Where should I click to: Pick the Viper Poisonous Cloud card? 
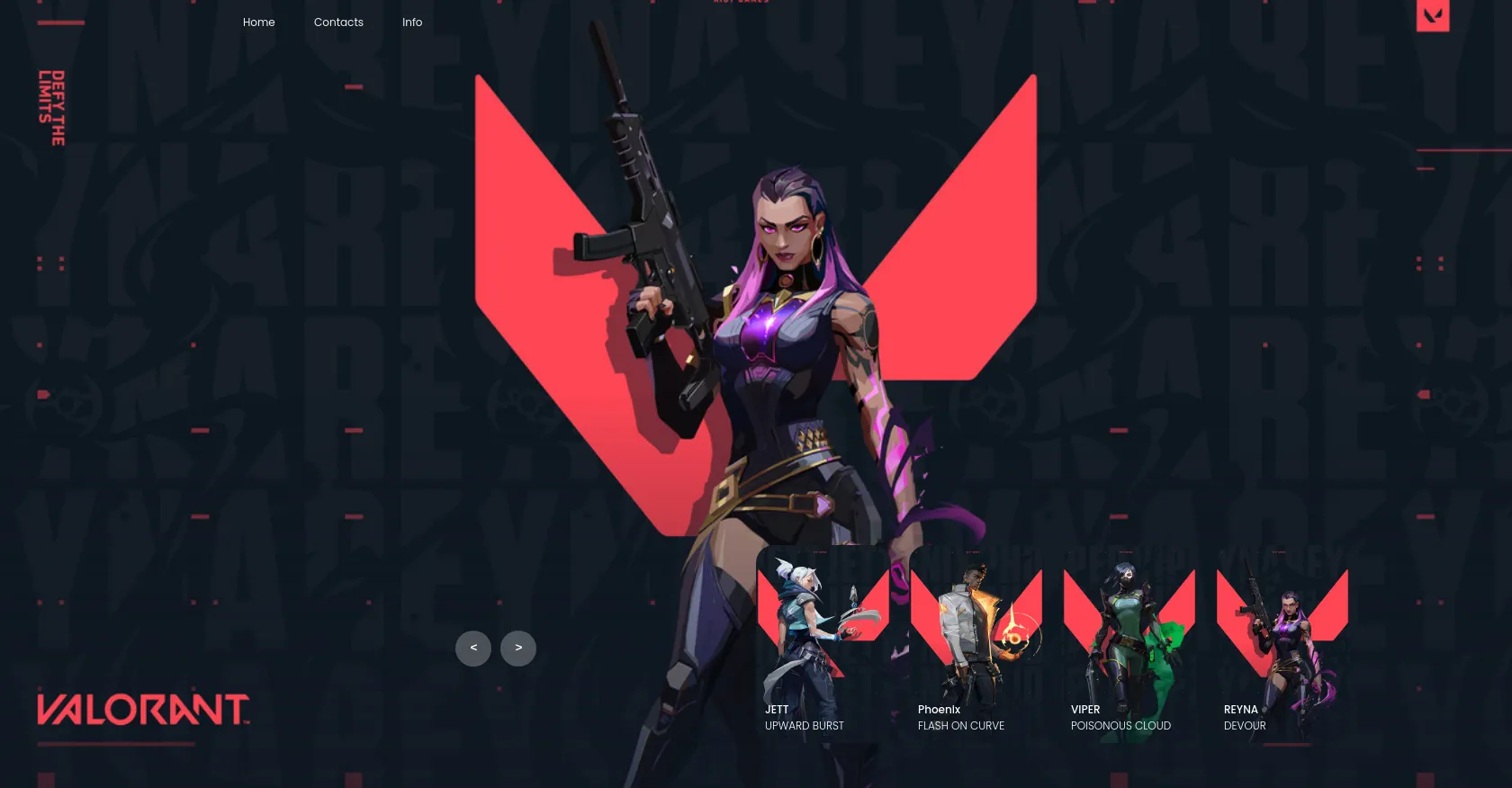tap(1129, 644)
